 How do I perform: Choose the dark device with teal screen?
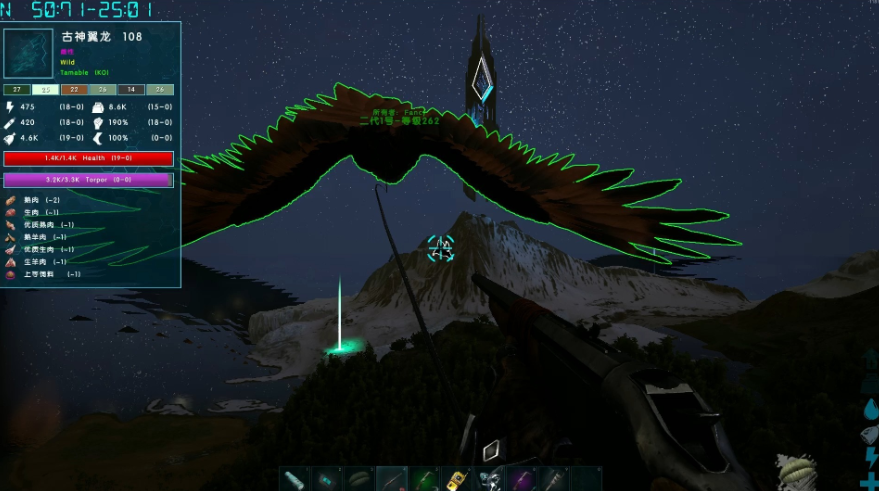[x=327, y=479]
